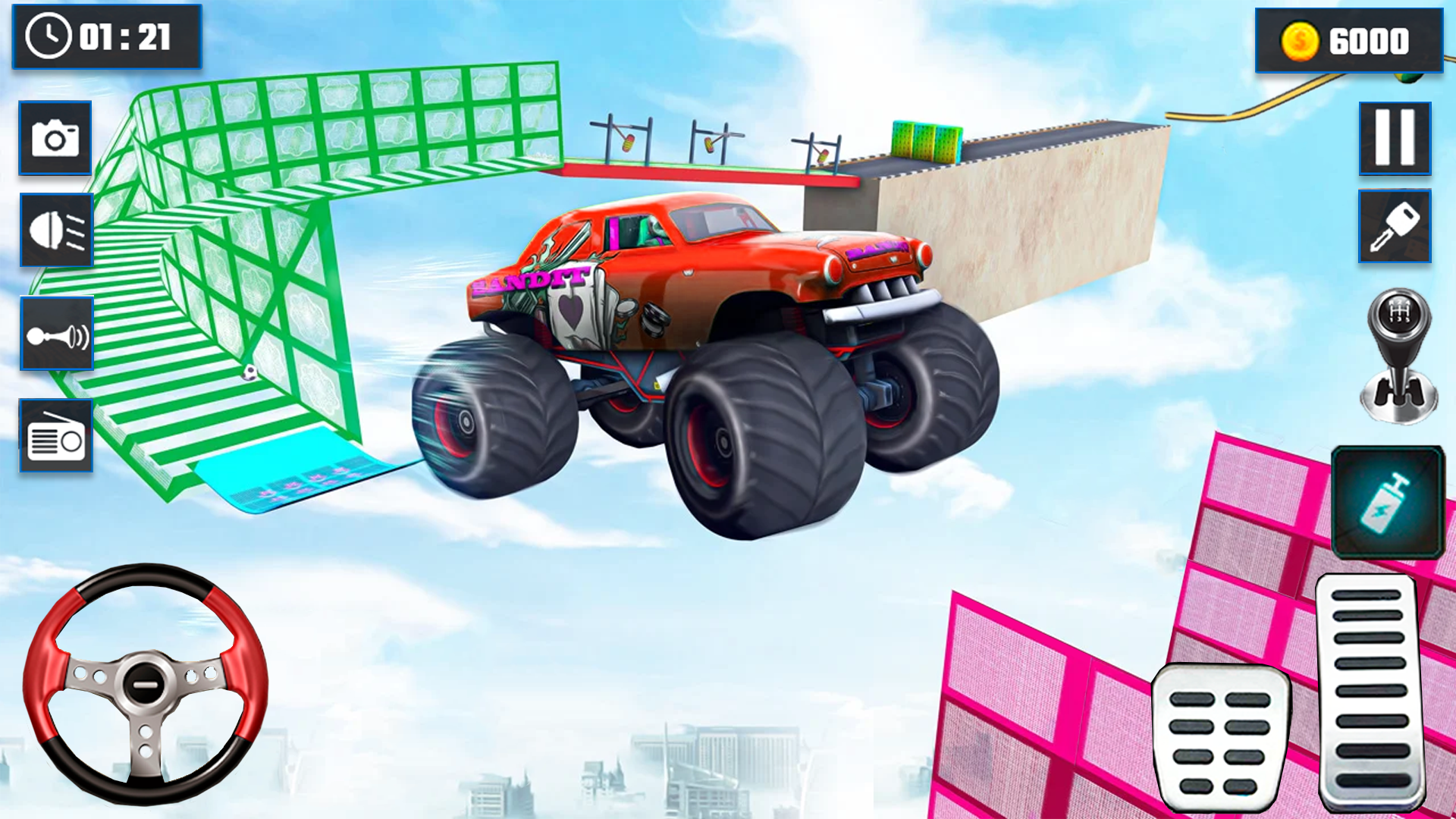Open the in-game radio icon
Viewport: 1456px width, 819px height.
click(x=57, y=436)
